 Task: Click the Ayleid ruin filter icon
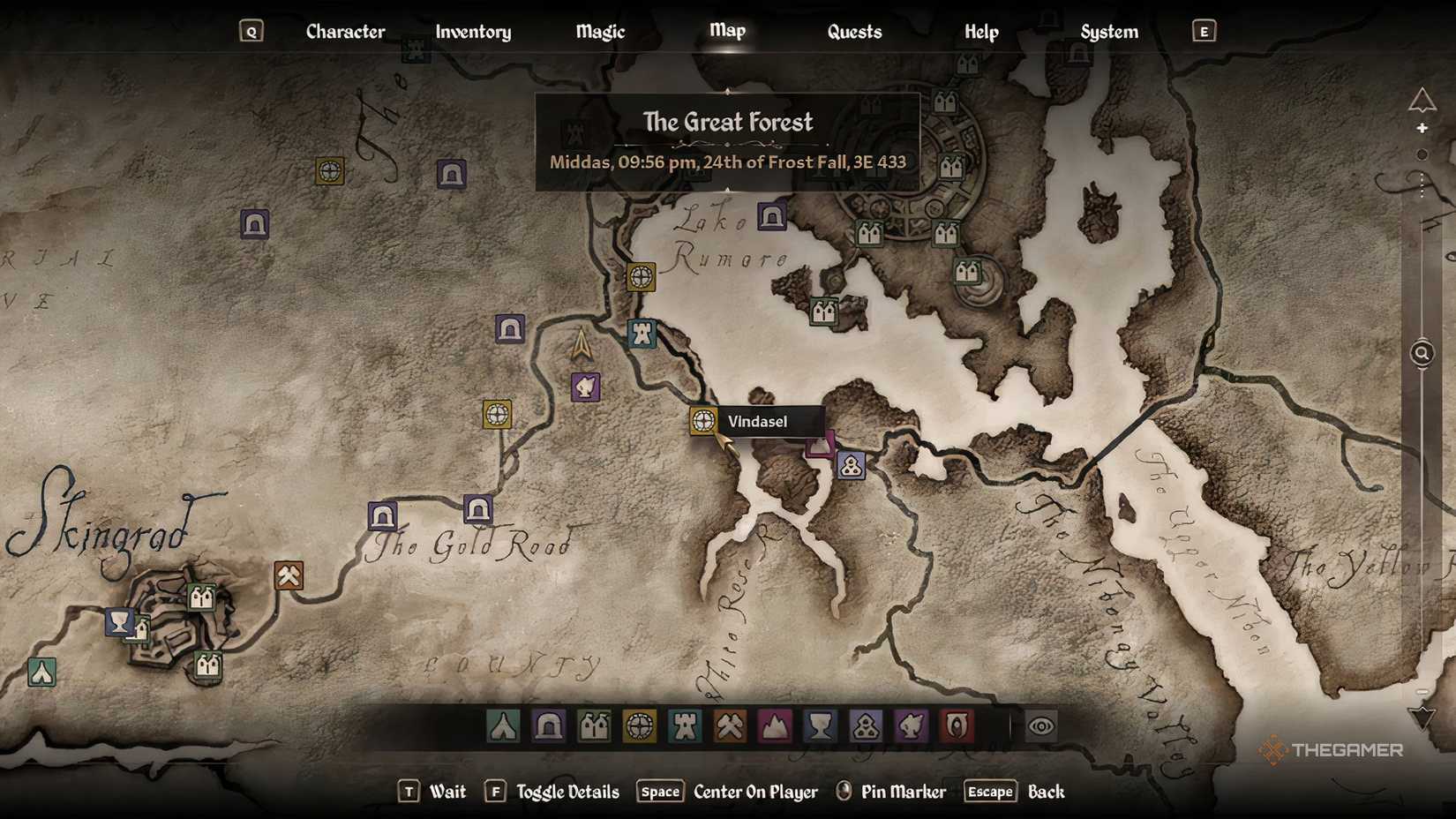coord(638,726)
